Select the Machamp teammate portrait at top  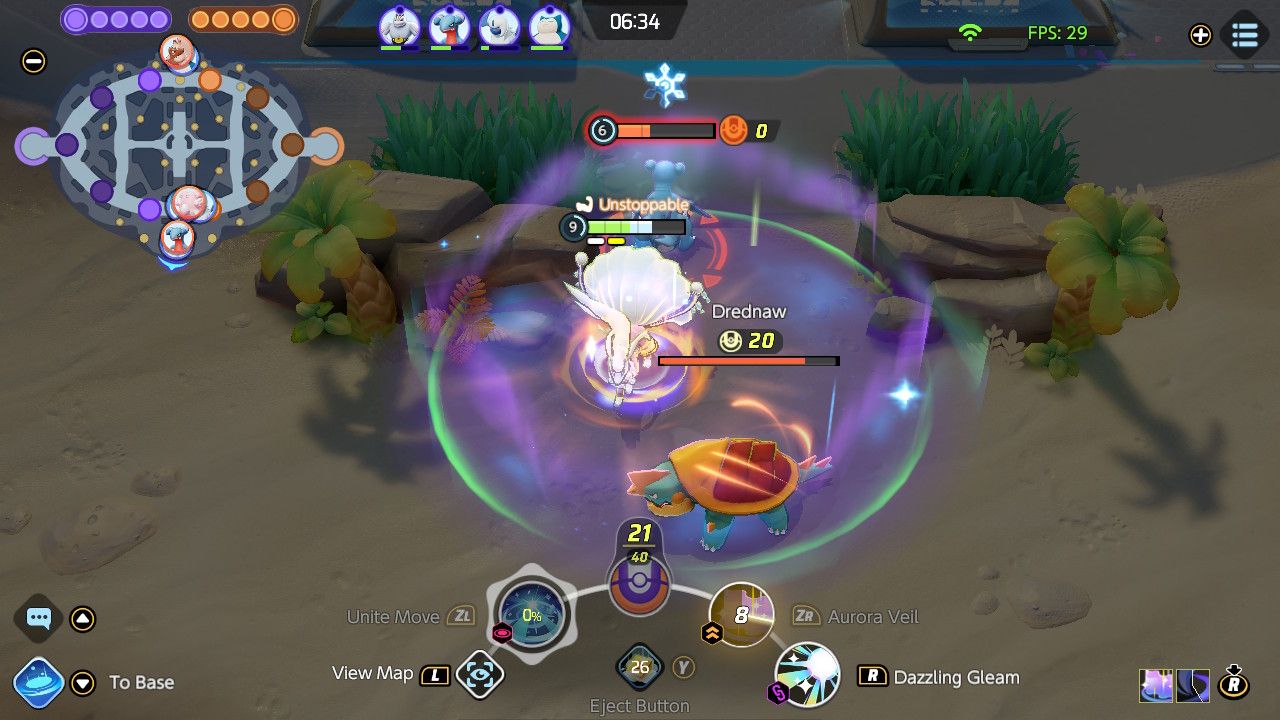tap(398, 25)
